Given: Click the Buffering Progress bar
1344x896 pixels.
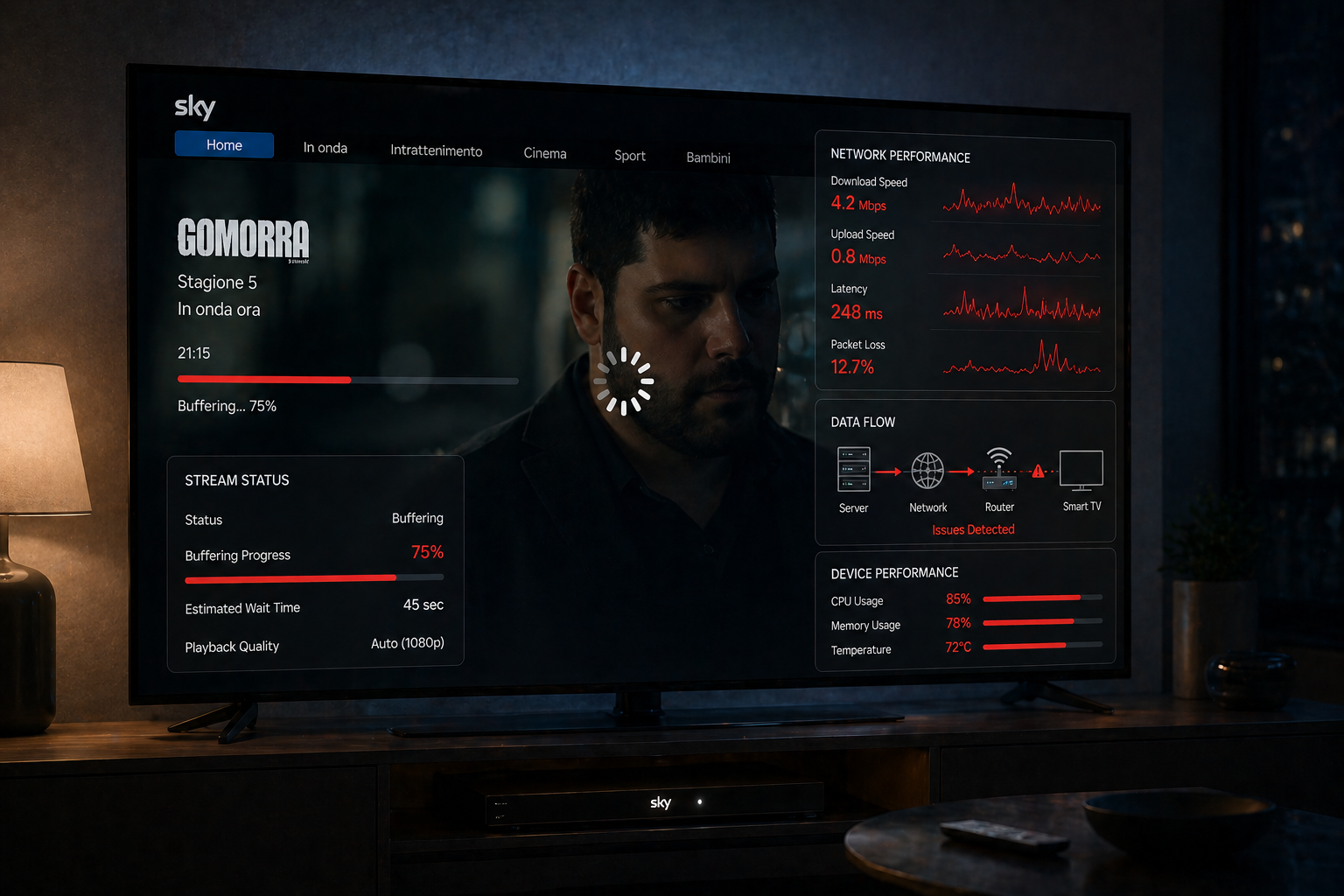Looking at the screenshot, I should (314, 578).
